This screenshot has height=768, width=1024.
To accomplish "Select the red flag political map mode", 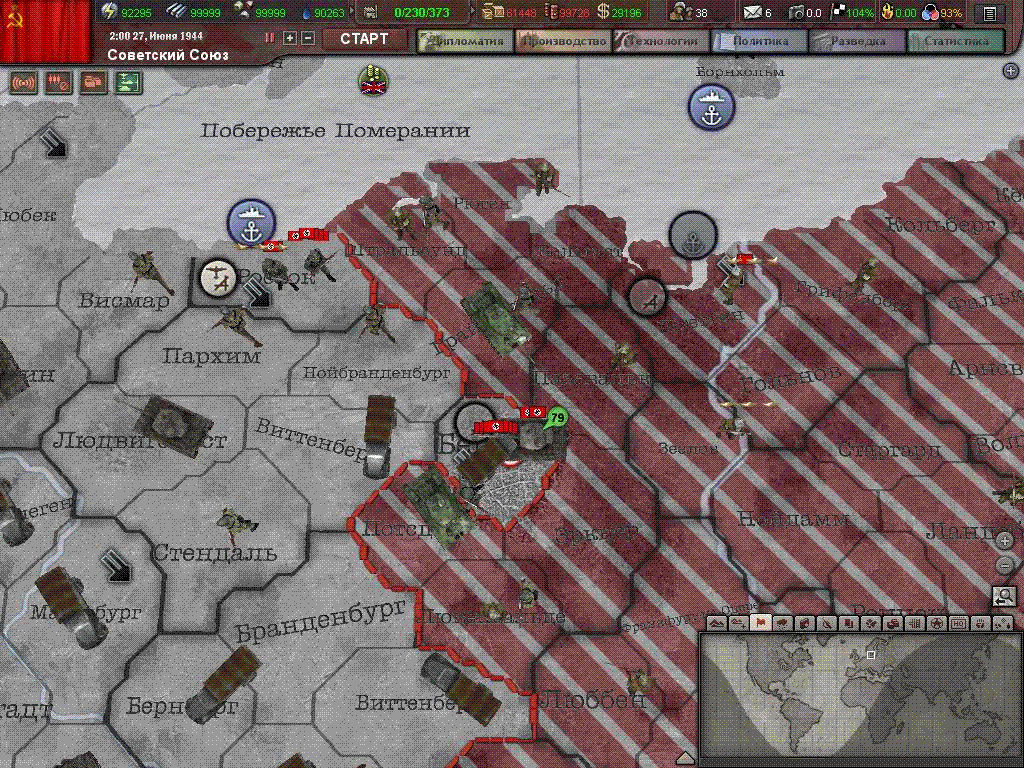I will pos(759,623).
